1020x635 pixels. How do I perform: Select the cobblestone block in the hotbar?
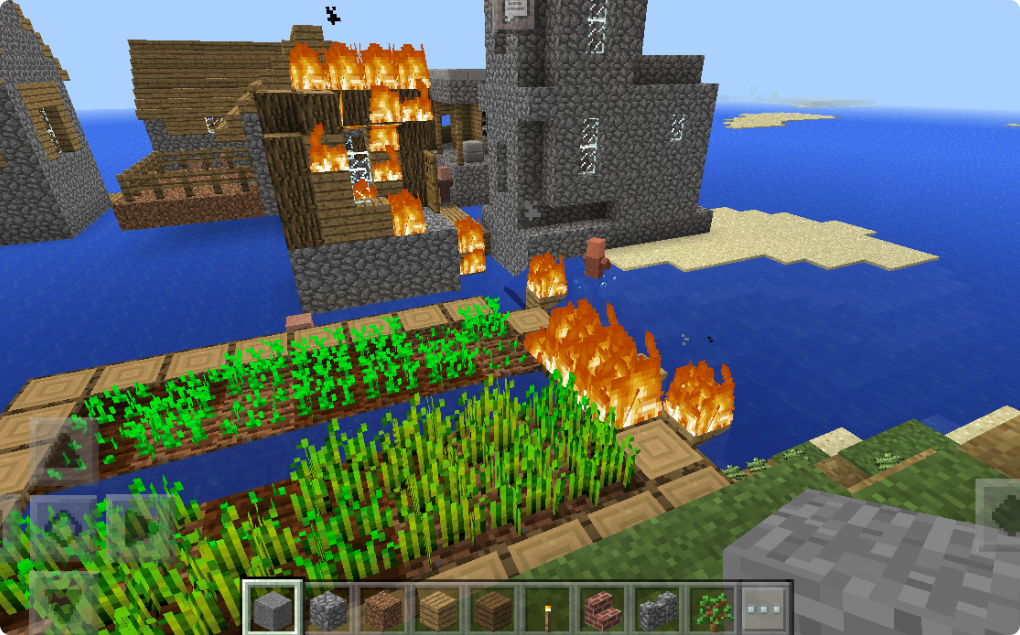[327, 607]
